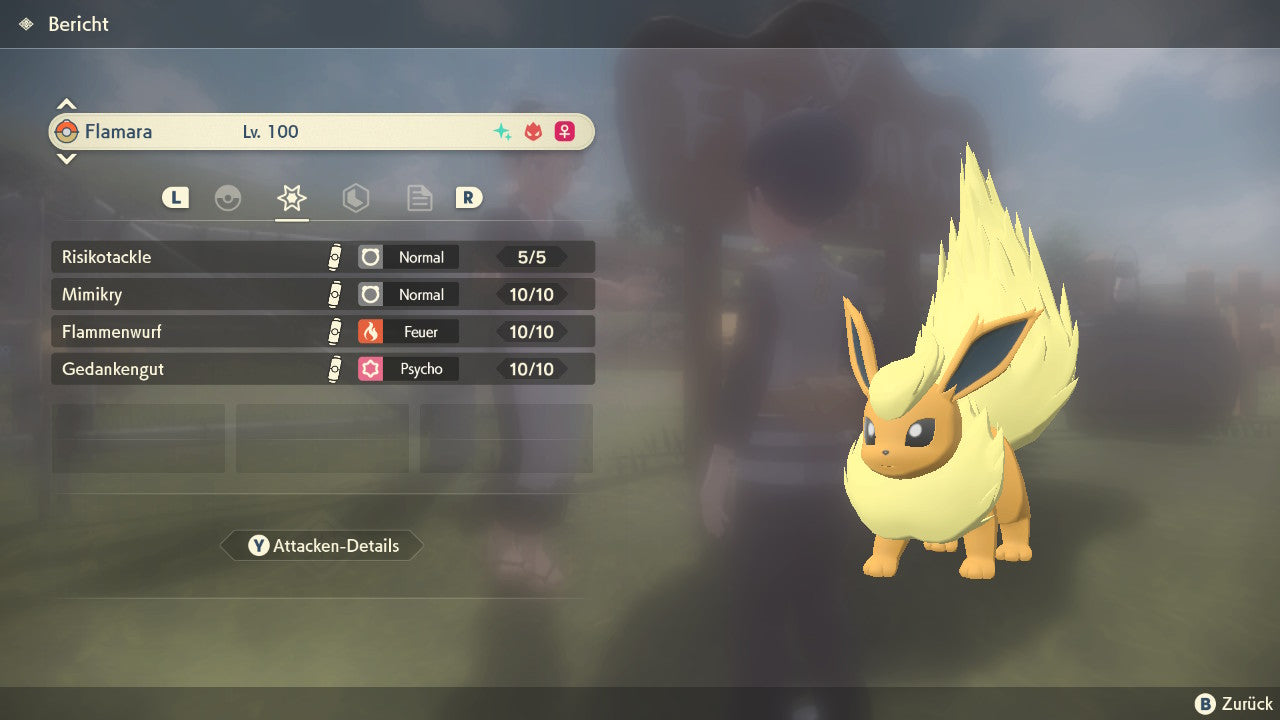Choose the Mimikry move row
Image resolution: width=1280 pixels, height=720 pixels.
pos(322,294)
